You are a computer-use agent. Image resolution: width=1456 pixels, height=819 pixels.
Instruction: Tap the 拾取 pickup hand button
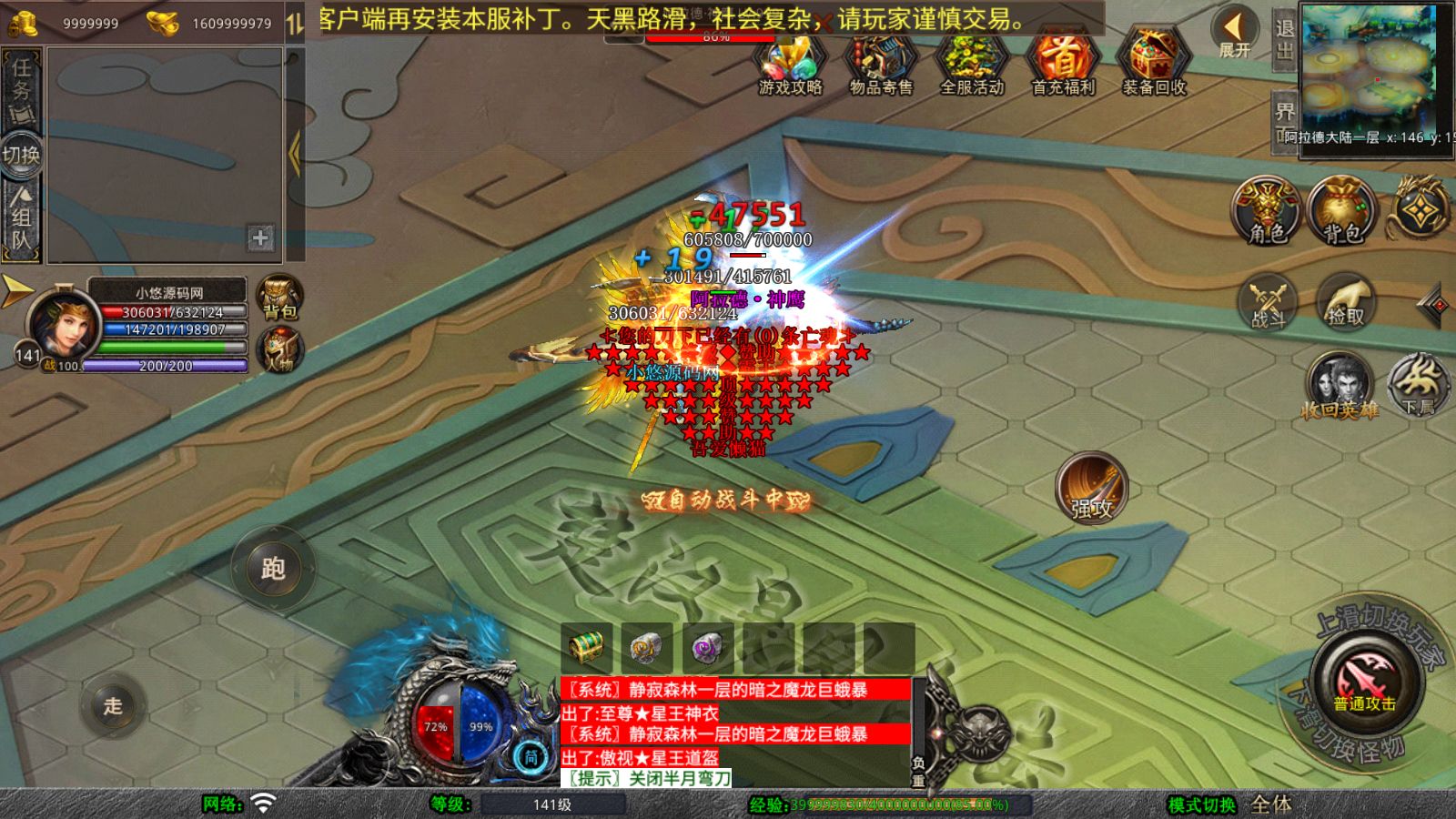1345,301
